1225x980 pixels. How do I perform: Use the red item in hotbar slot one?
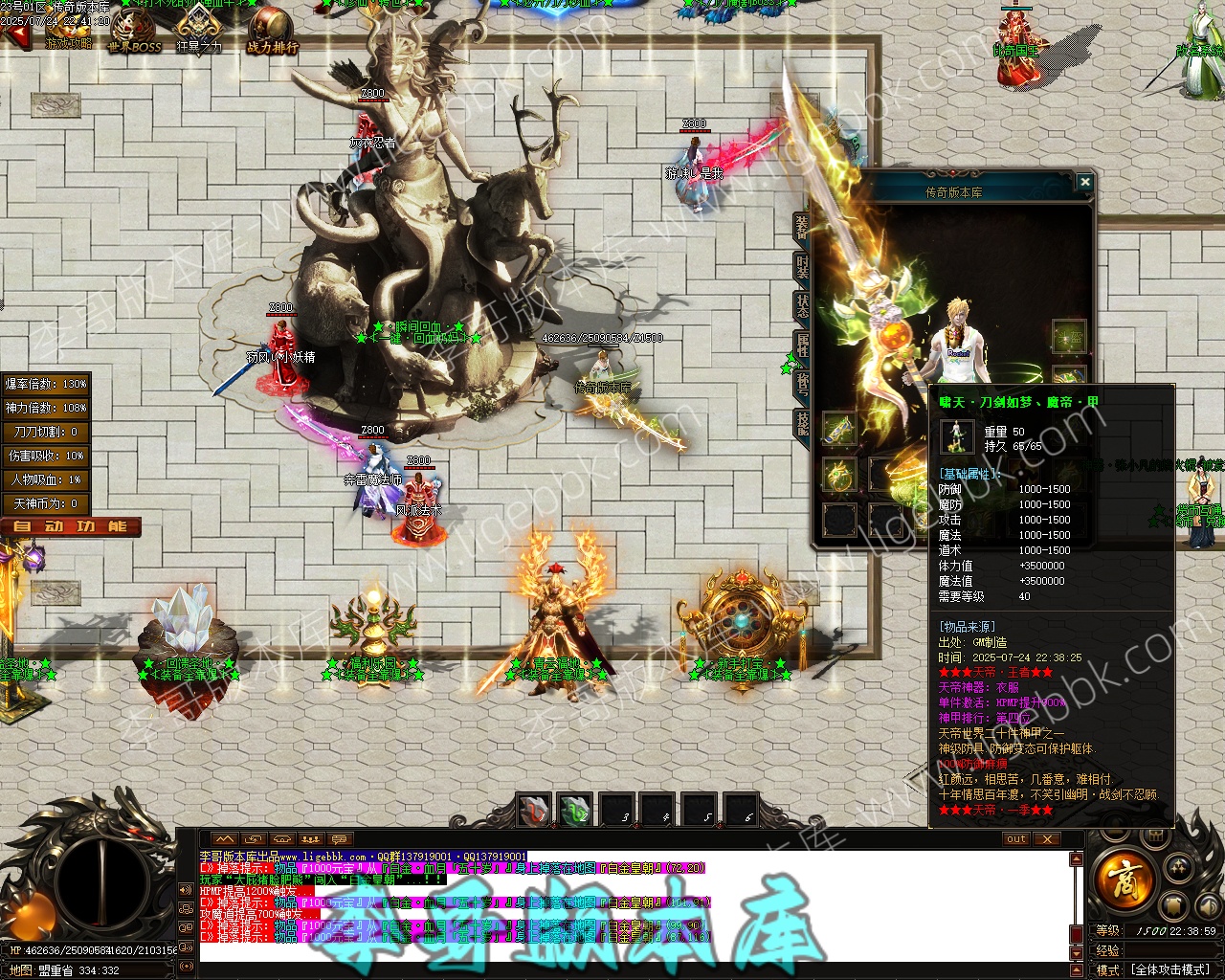[x=534, y=811]
